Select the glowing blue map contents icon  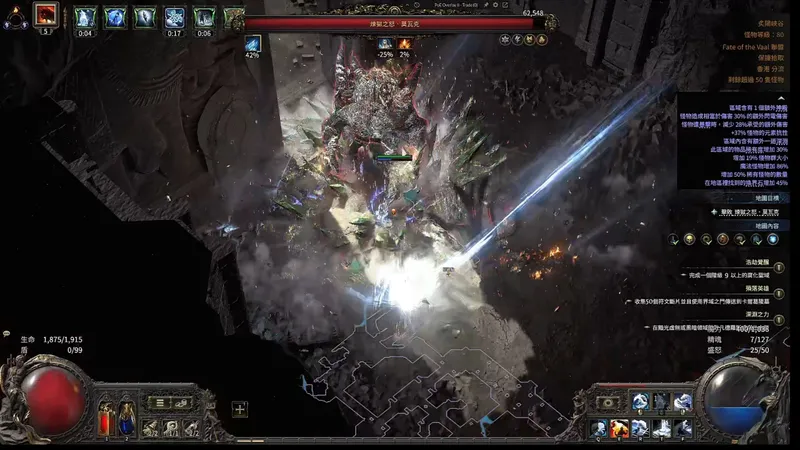(x=772, y=240)
